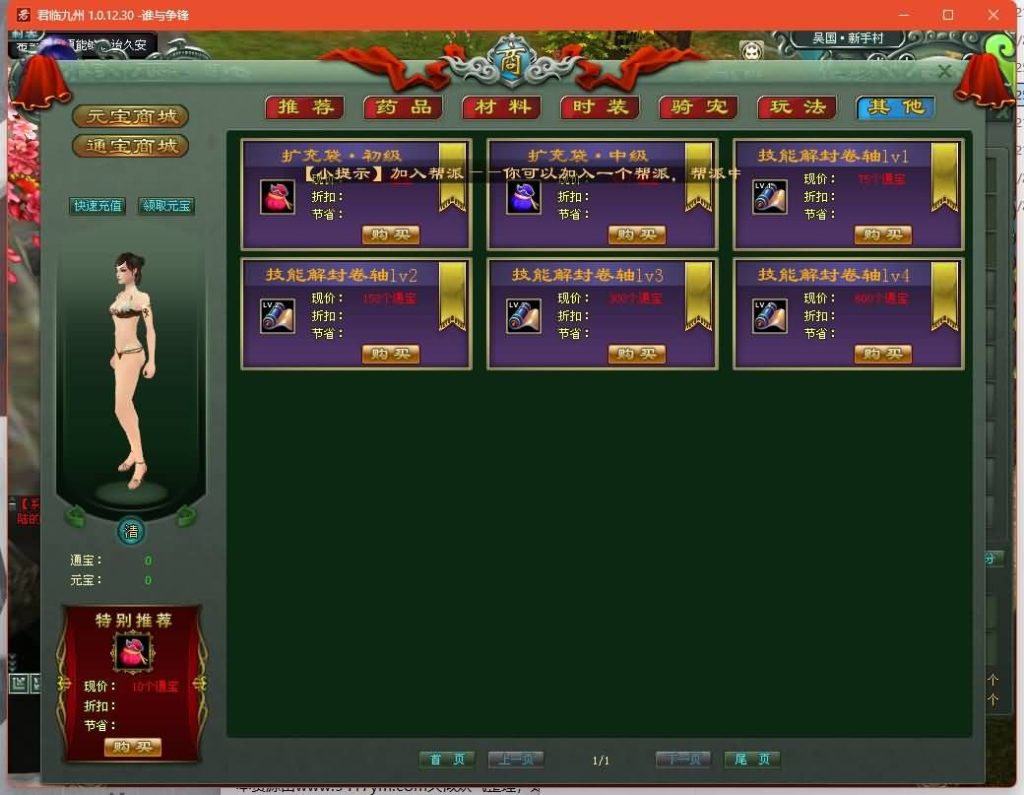The image size is (1024, 795).
Task: Select the 材料 tab
Action: click(501, 108)
